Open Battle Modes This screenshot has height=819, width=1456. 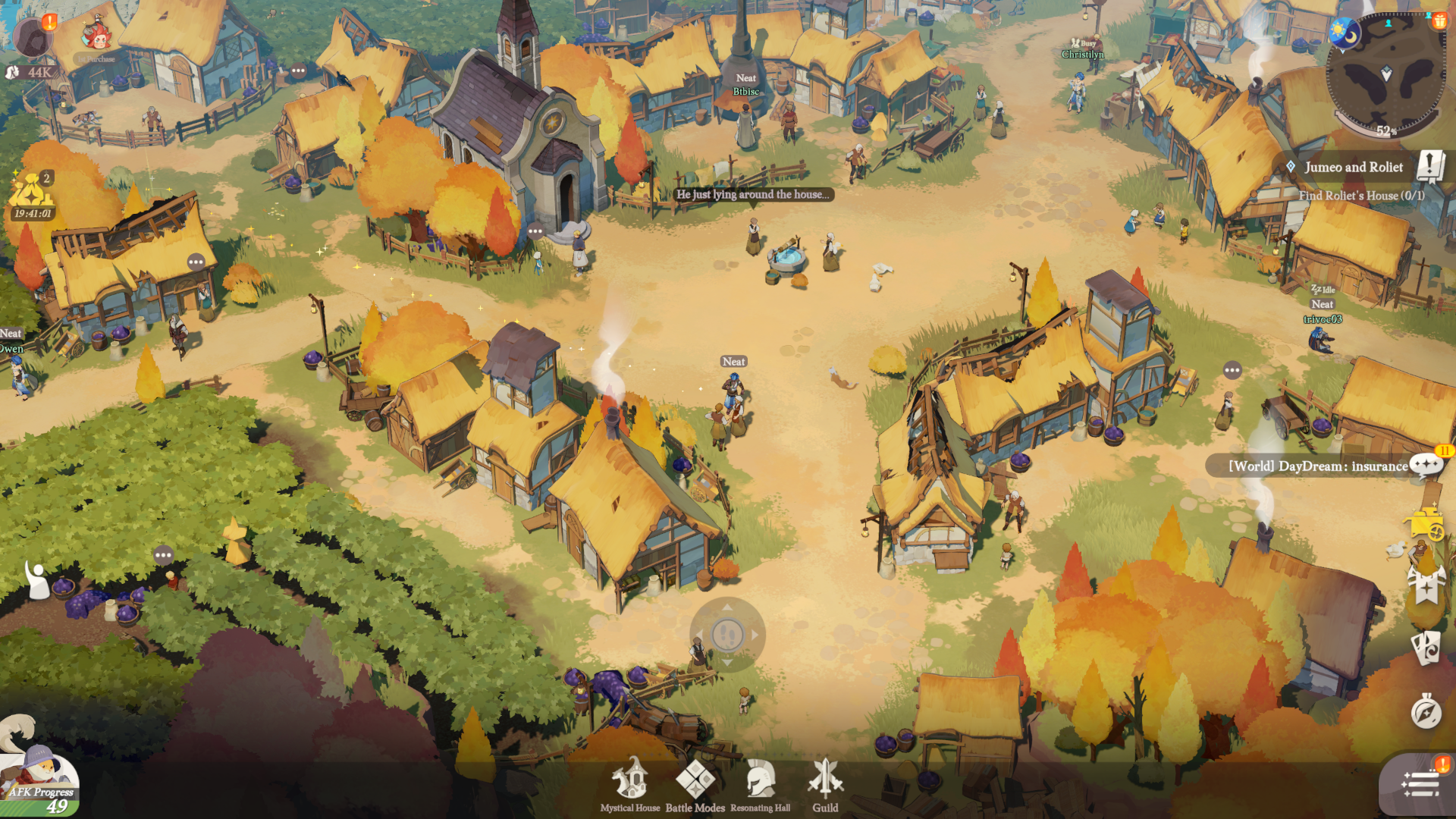coord(695,786)
